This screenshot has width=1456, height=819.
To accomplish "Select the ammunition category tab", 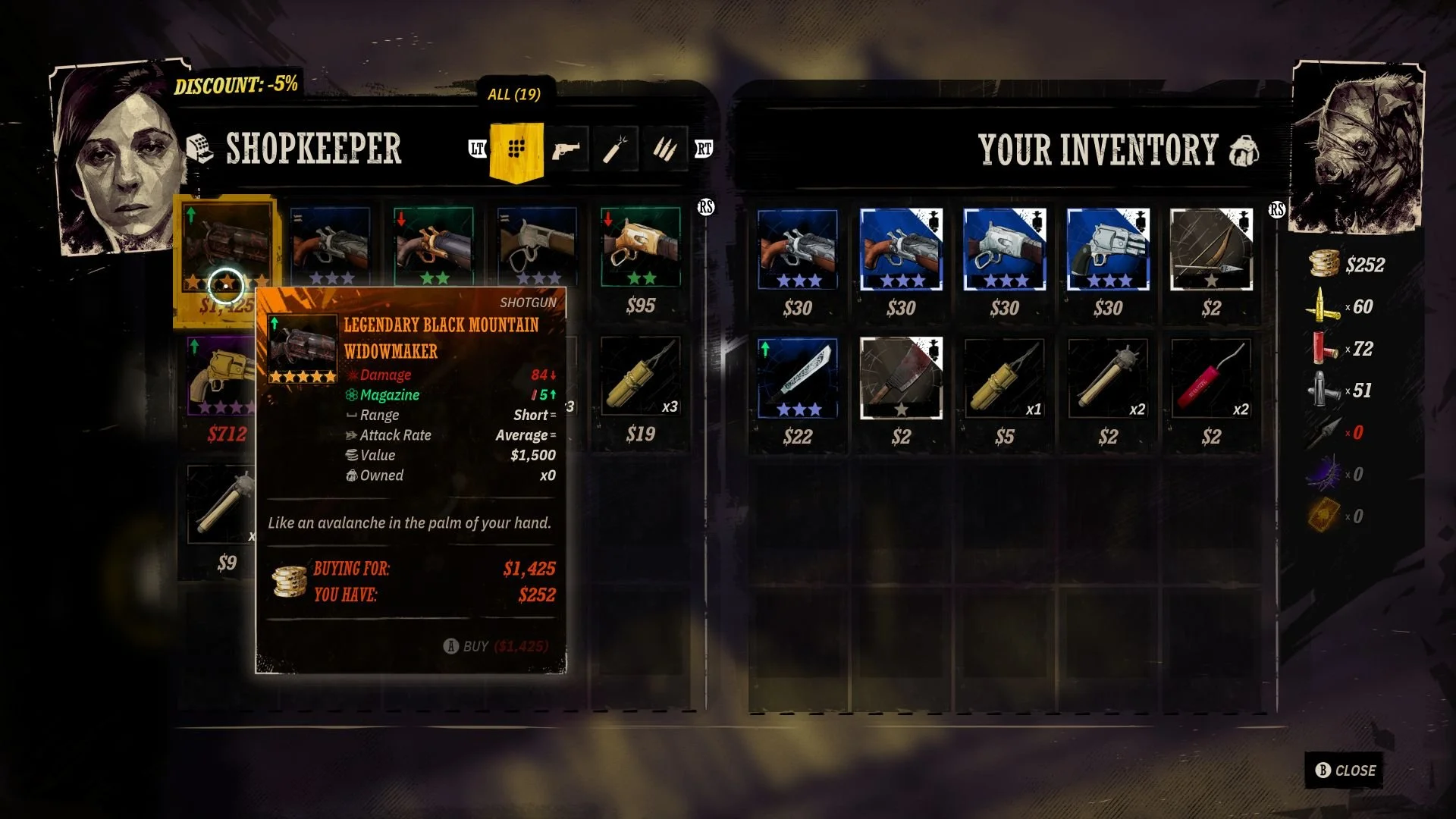I will coord(665,149).
